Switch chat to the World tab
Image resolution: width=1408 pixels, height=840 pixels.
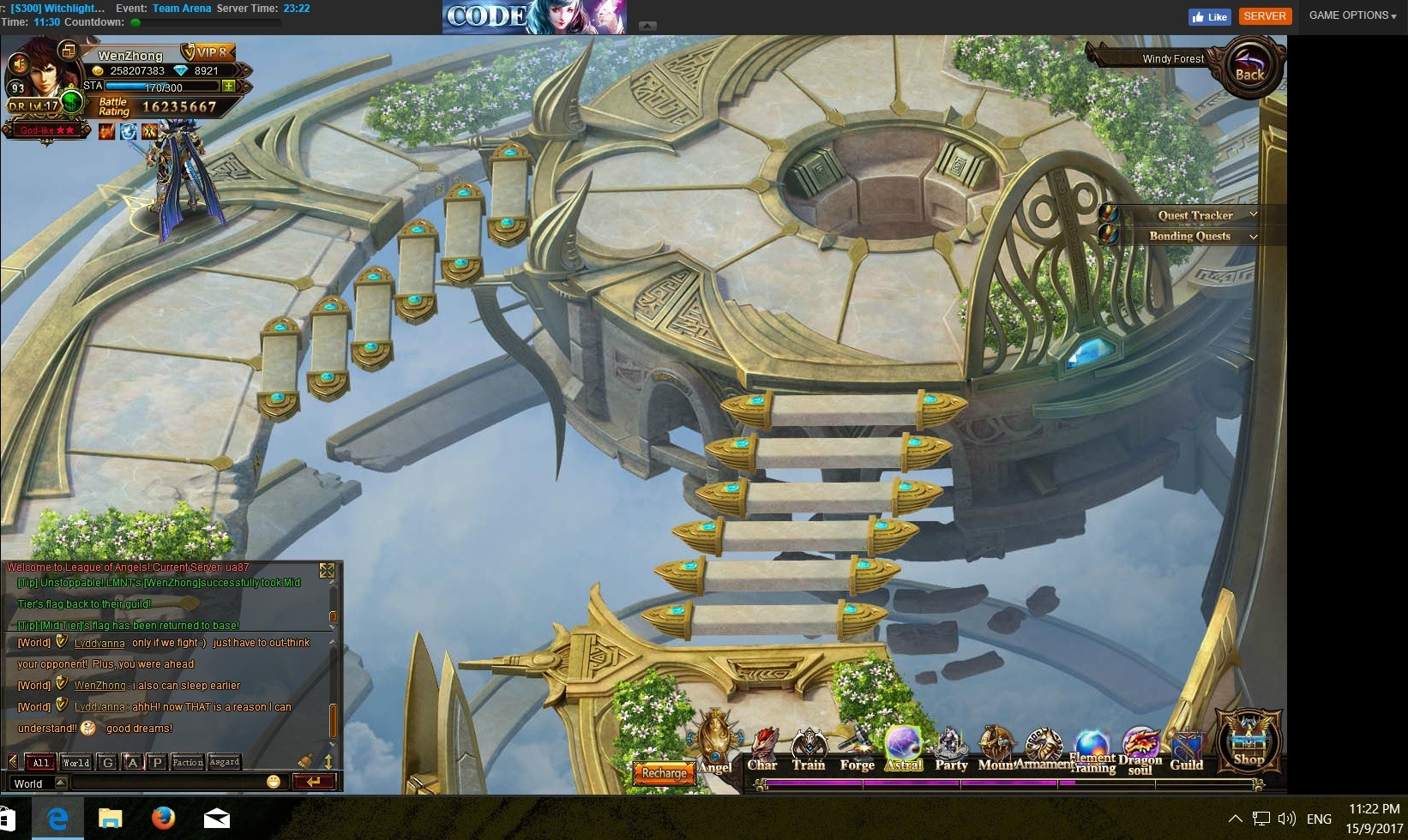coord(76,762)
